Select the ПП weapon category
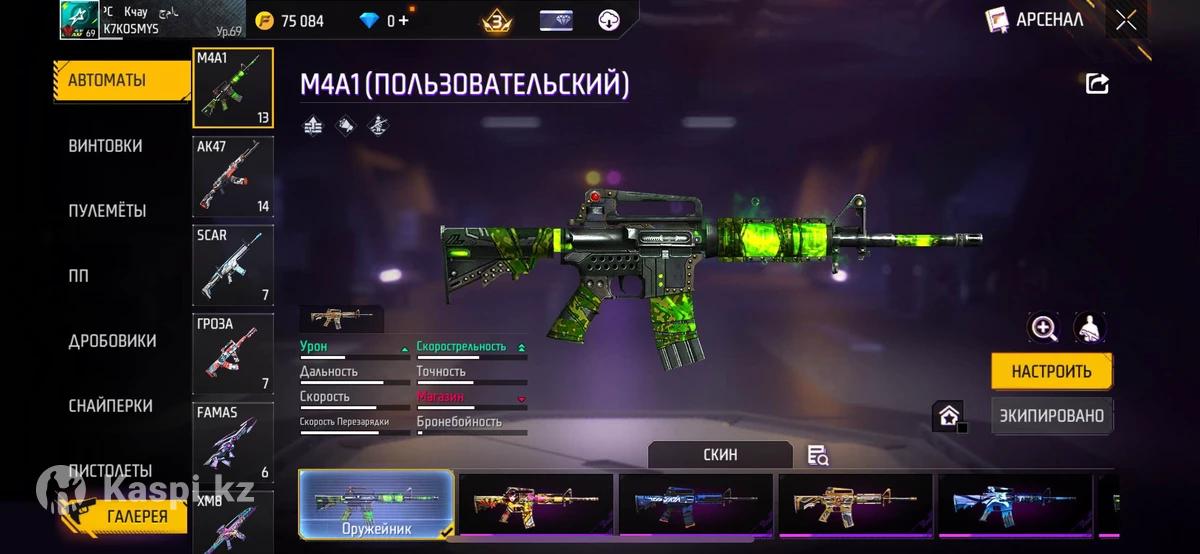This screenshot has width=1200, height=554. pyautogui.click(x=79, y=276)
